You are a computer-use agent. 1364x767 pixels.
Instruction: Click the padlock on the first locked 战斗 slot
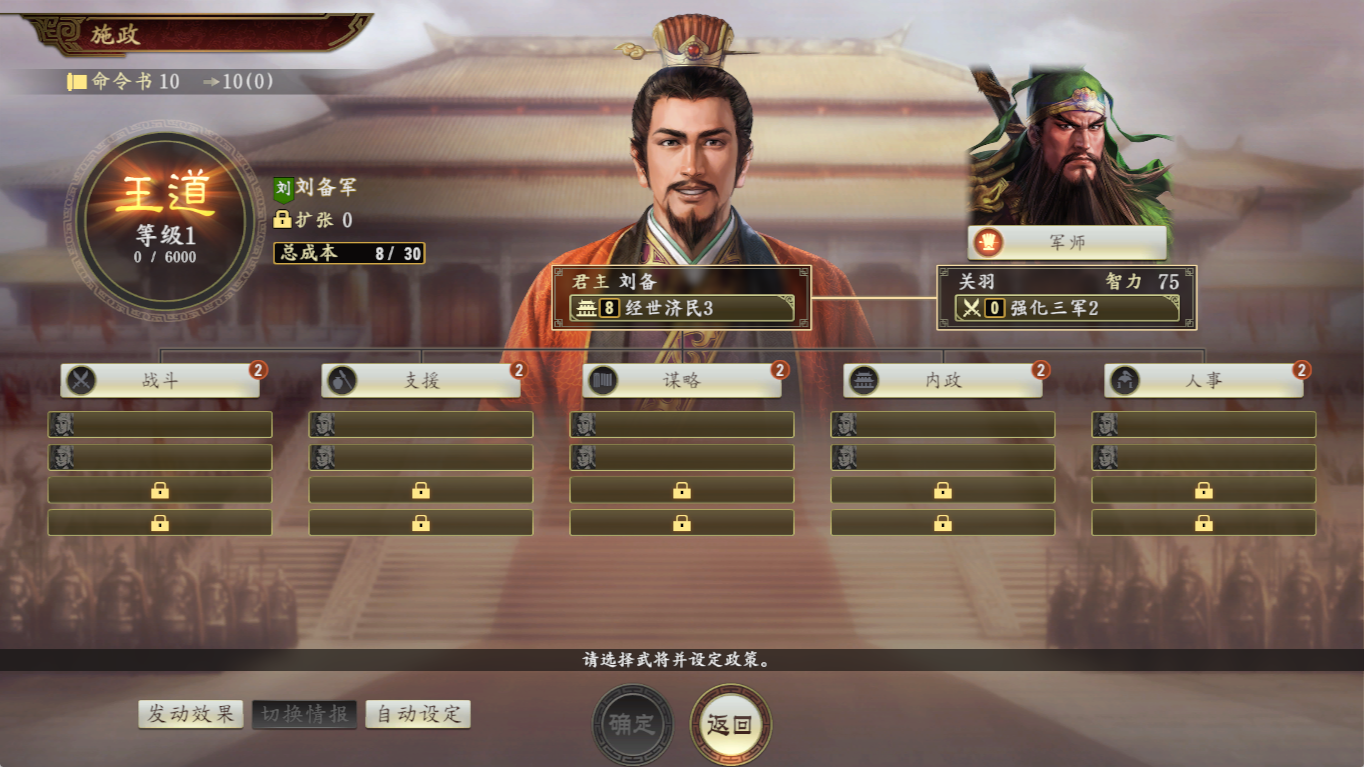point(160,489)
